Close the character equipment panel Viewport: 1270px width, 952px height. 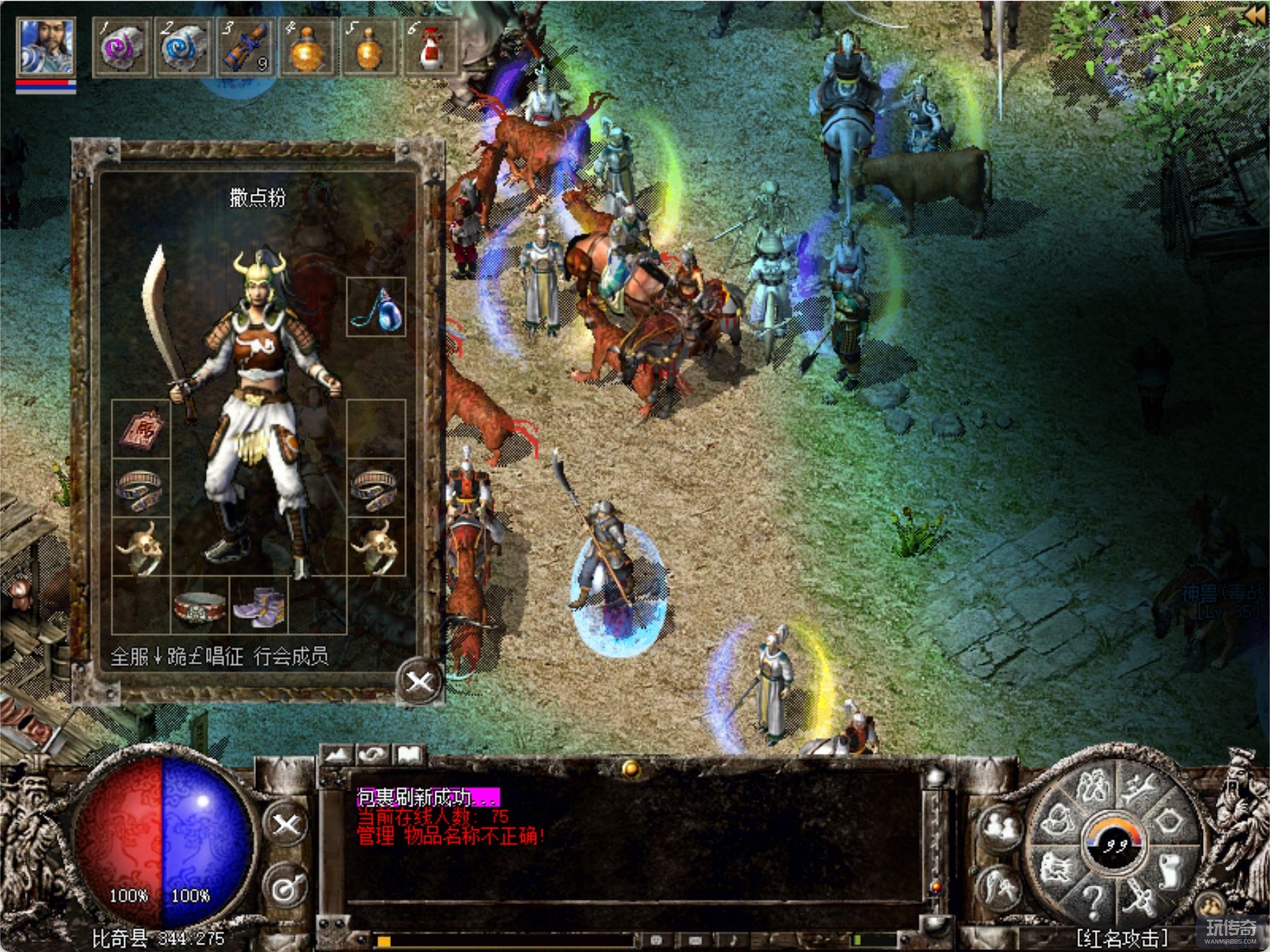tap(419, 681)
